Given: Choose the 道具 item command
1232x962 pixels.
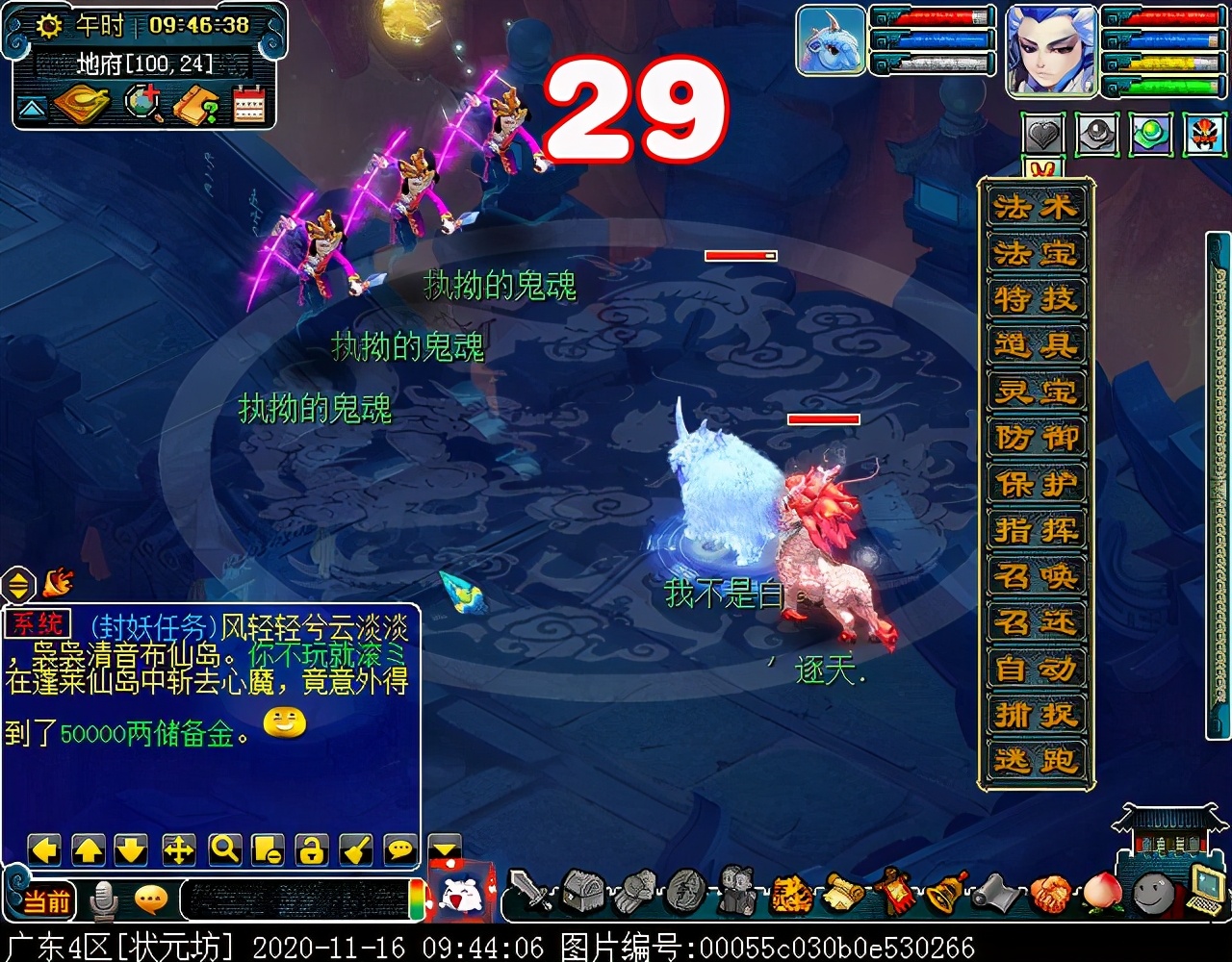Looking at the screenshot, I should point(1036,345).
